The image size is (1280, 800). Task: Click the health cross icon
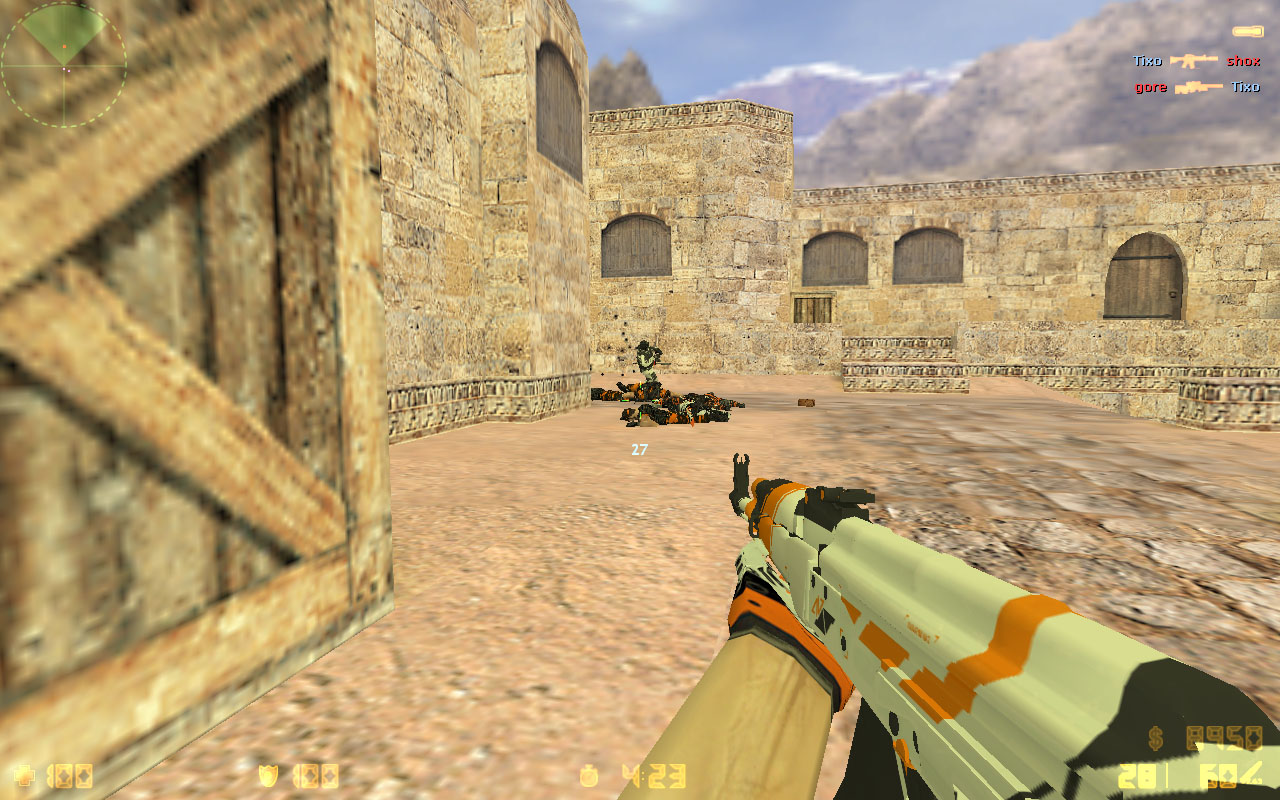(22, 775)
